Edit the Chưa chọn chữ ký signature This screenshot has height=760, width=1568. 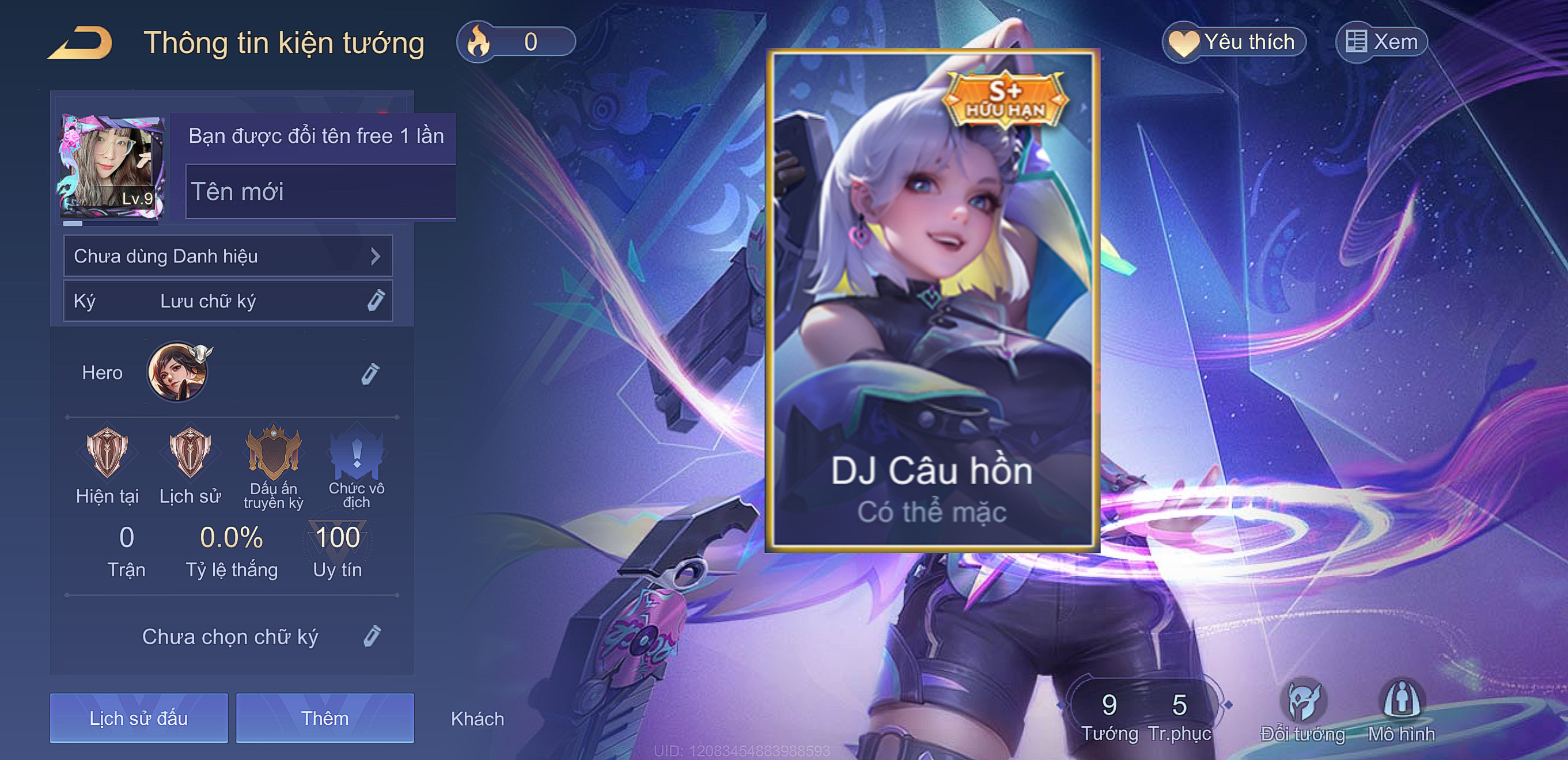(x=372, y=636)
